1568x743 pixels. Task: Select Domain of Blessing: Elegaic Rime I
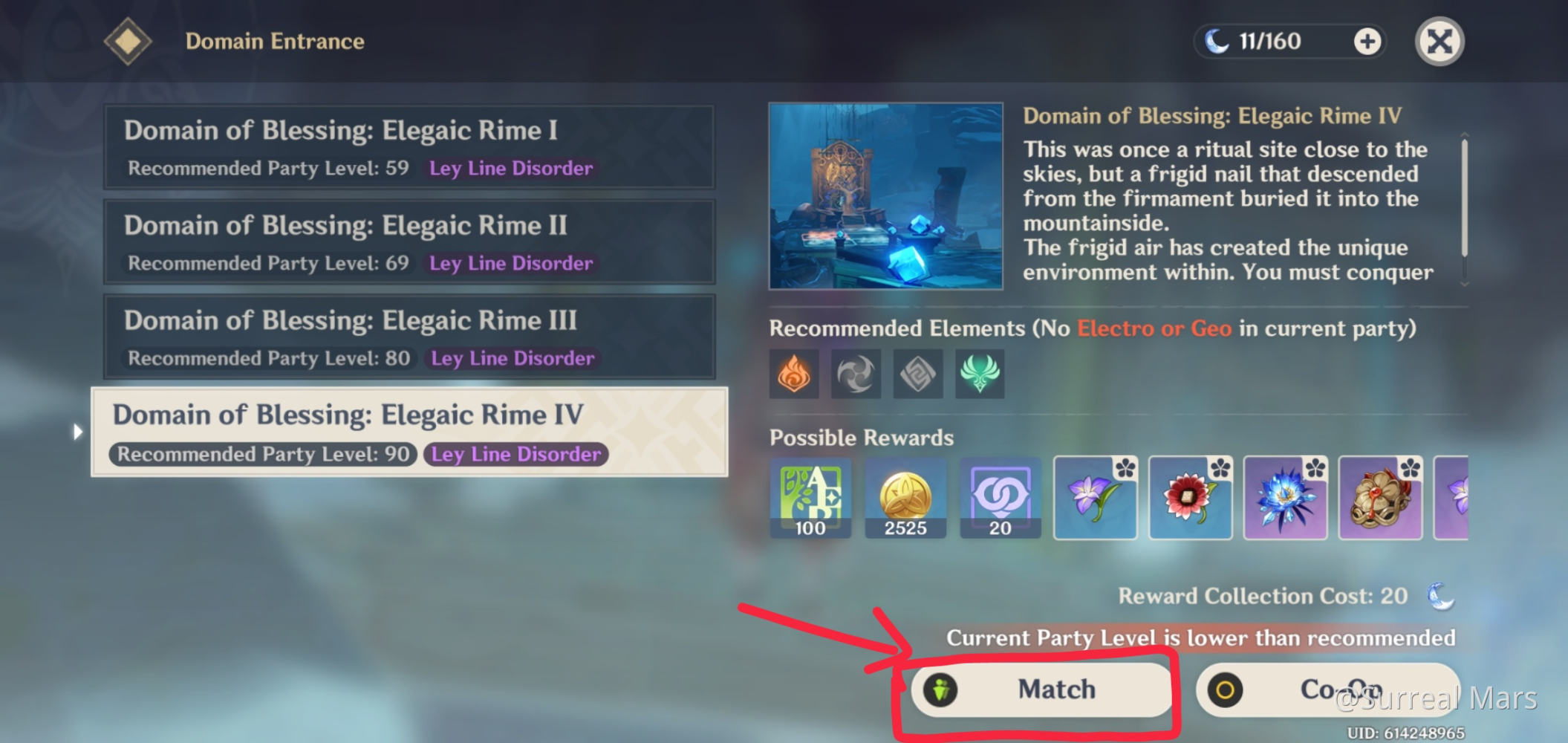[x=409, y=147]
